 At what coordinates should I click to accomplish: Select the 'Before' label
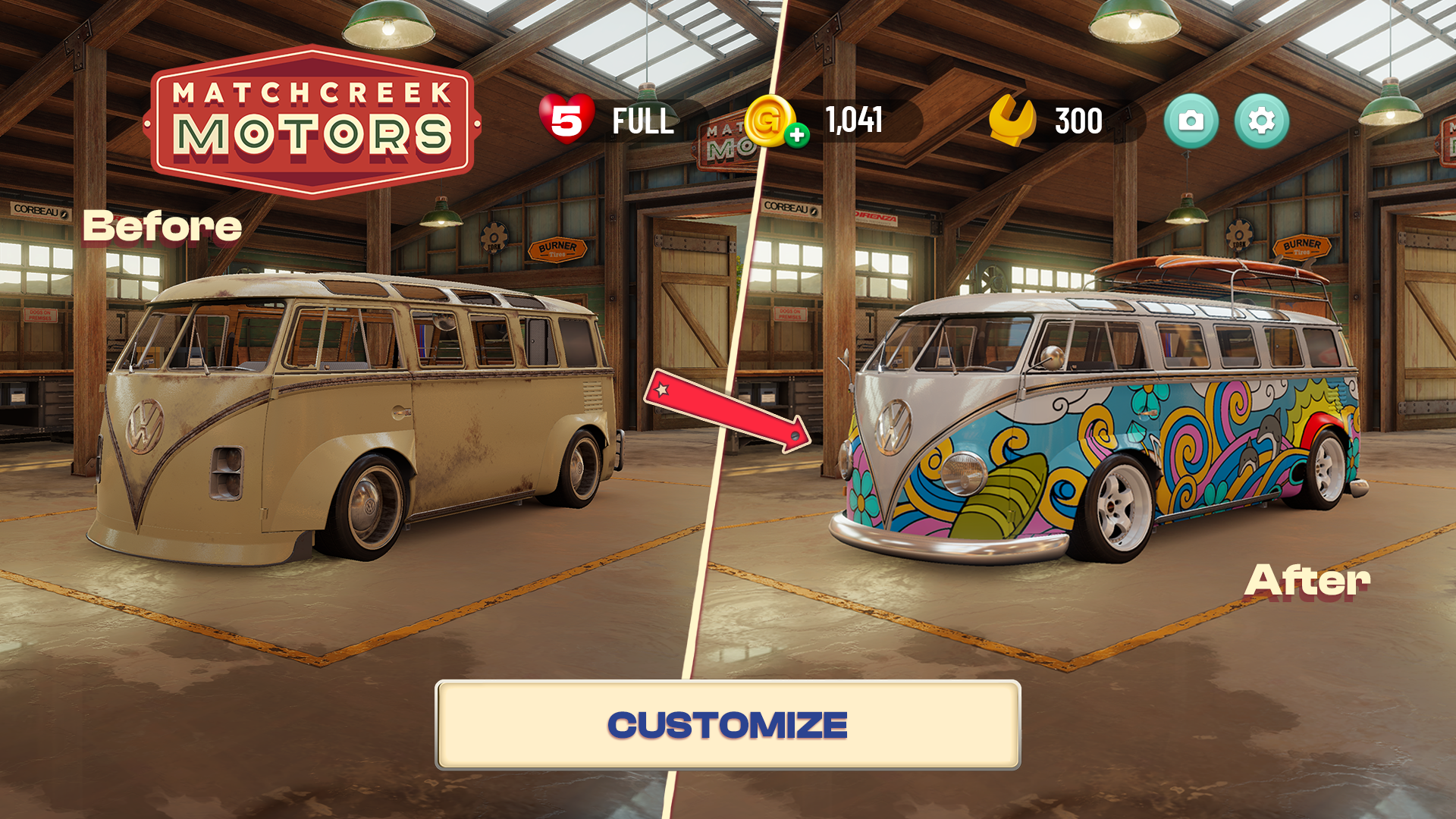[x=162, y=225]
